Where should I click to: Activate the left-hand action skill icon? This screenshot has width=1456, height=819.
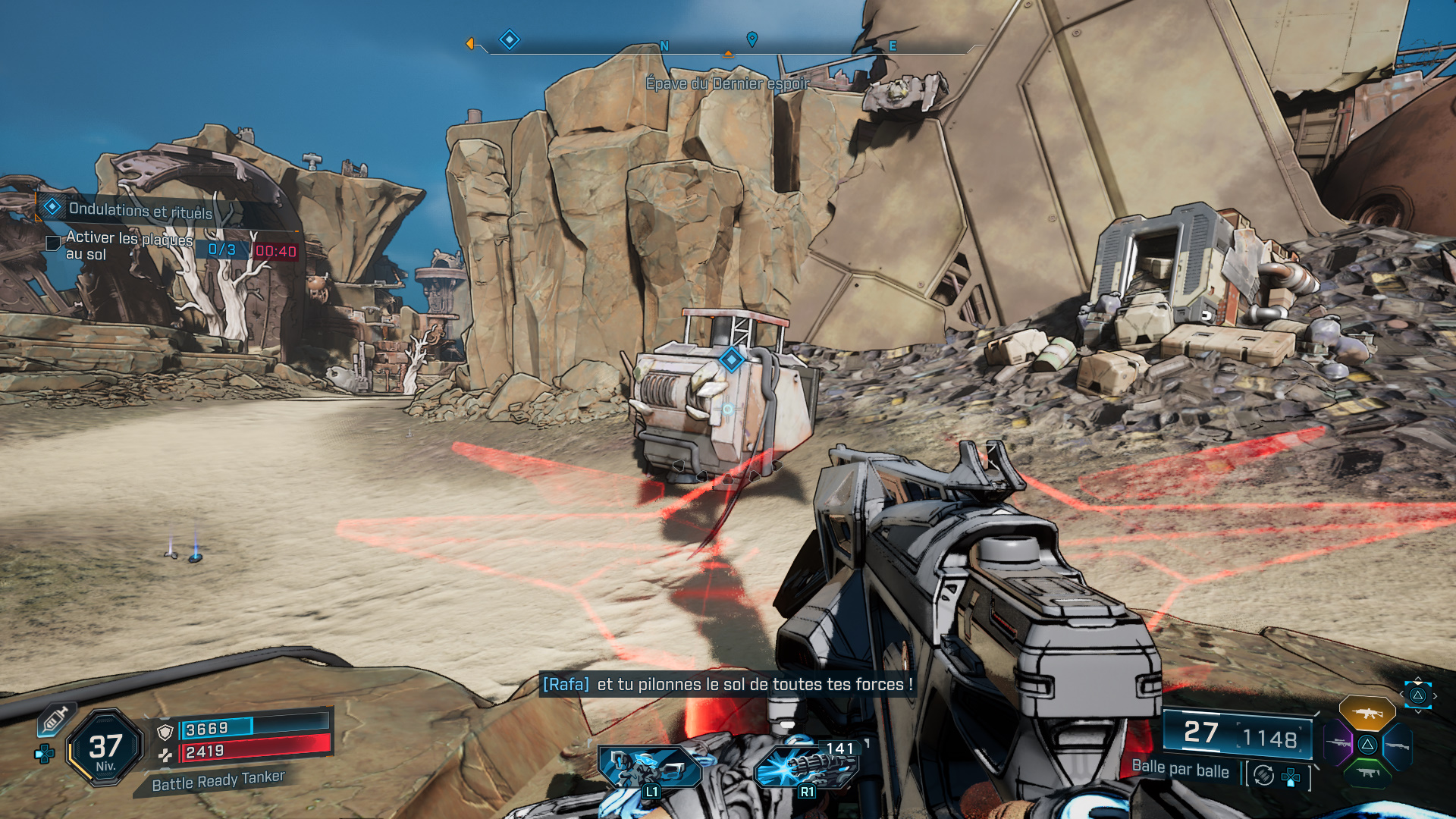(x=648, y=767)
